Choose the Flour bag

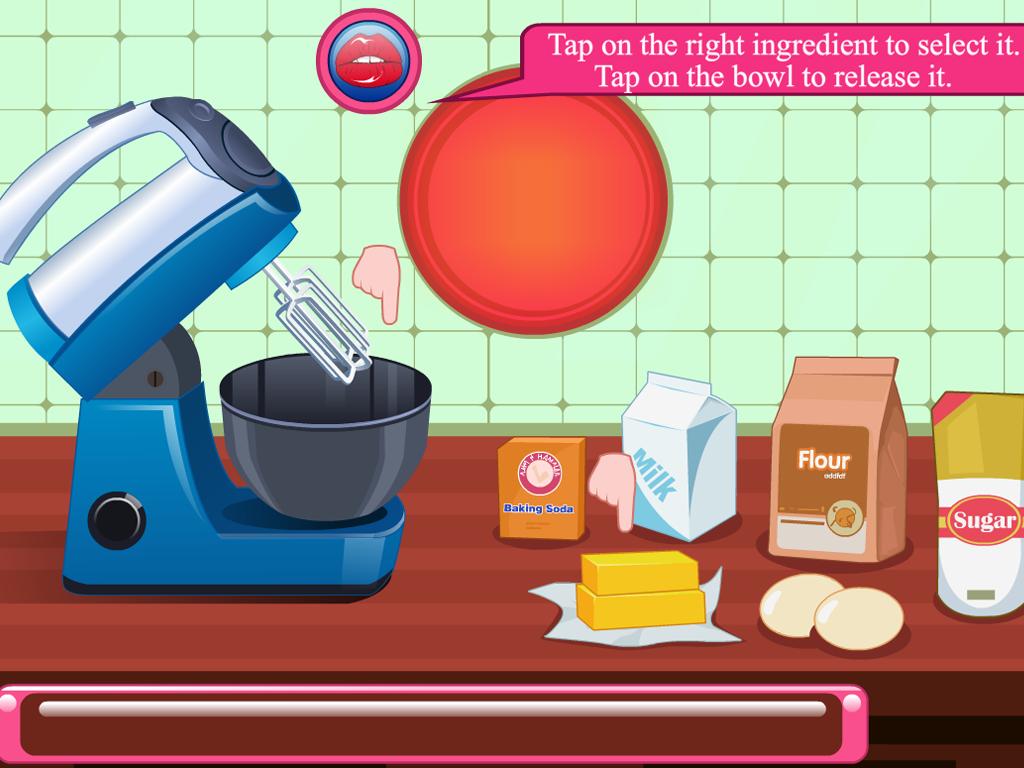[x=836, y=461]
